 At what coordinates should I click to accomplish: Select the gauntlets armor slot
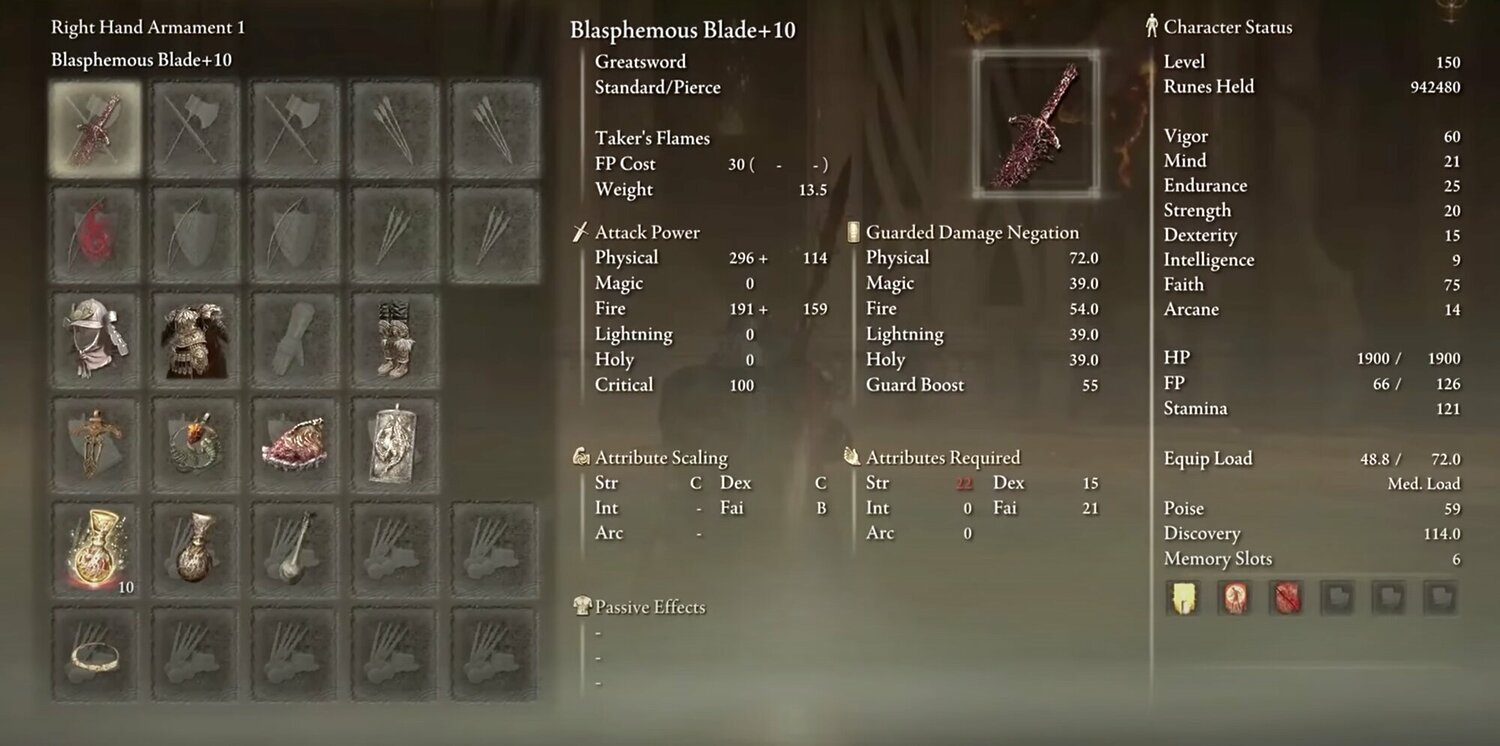pyautogui.click(x=294, y=337)
